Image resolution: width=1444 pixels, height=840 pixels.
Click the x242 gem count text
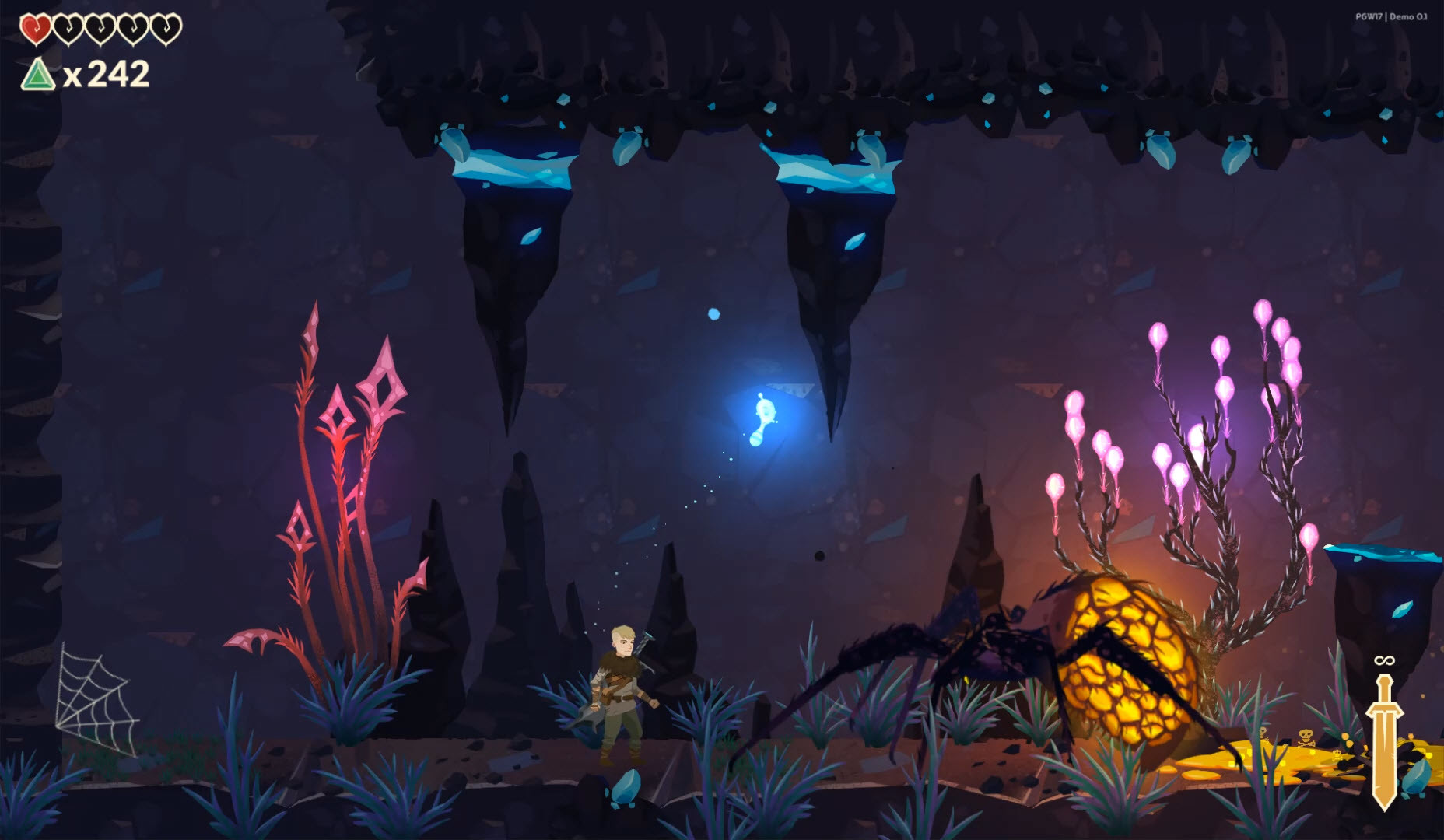tap(109, 74)
